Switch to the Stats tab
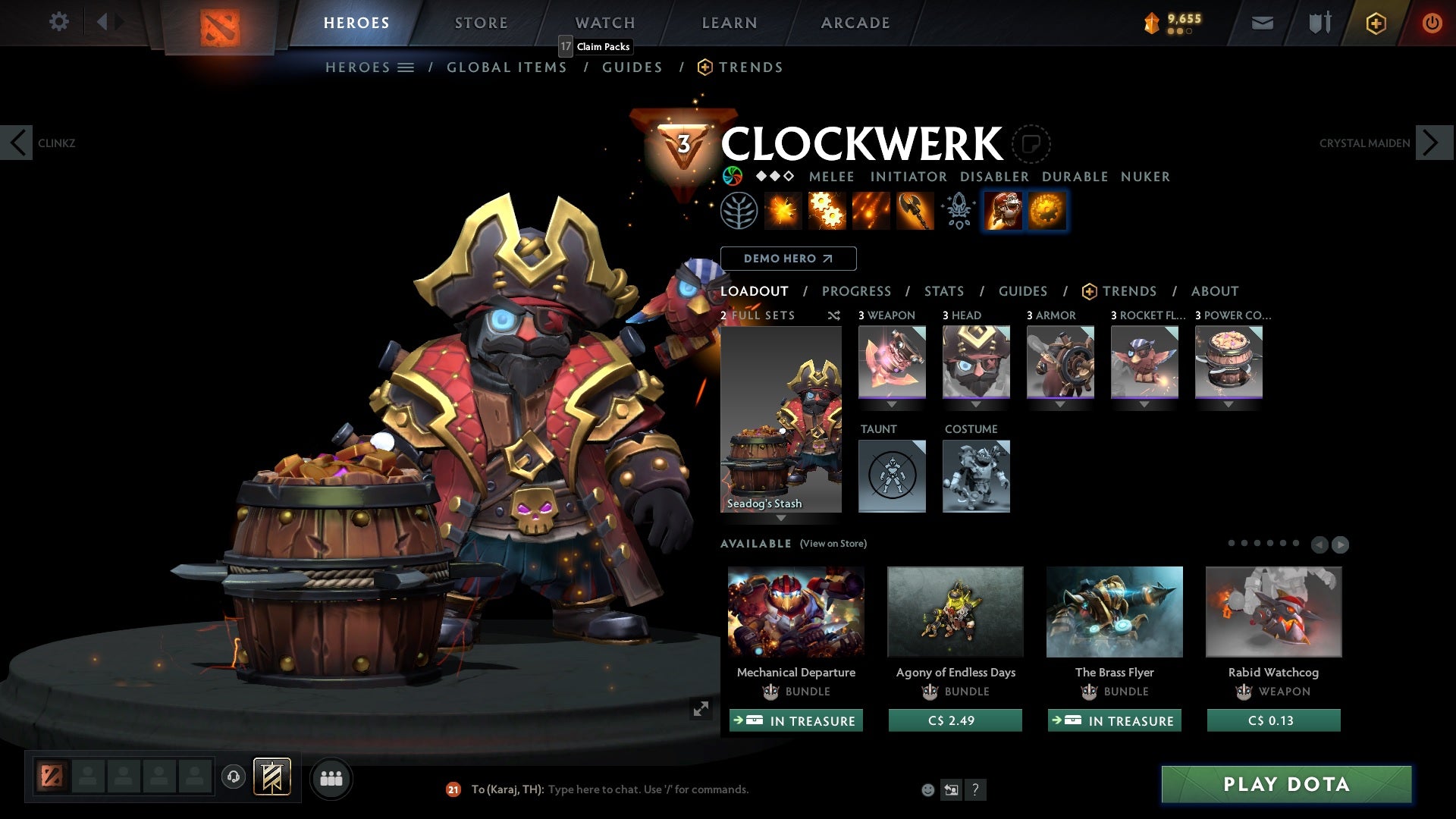1456x819 pixels. [943, 291]
